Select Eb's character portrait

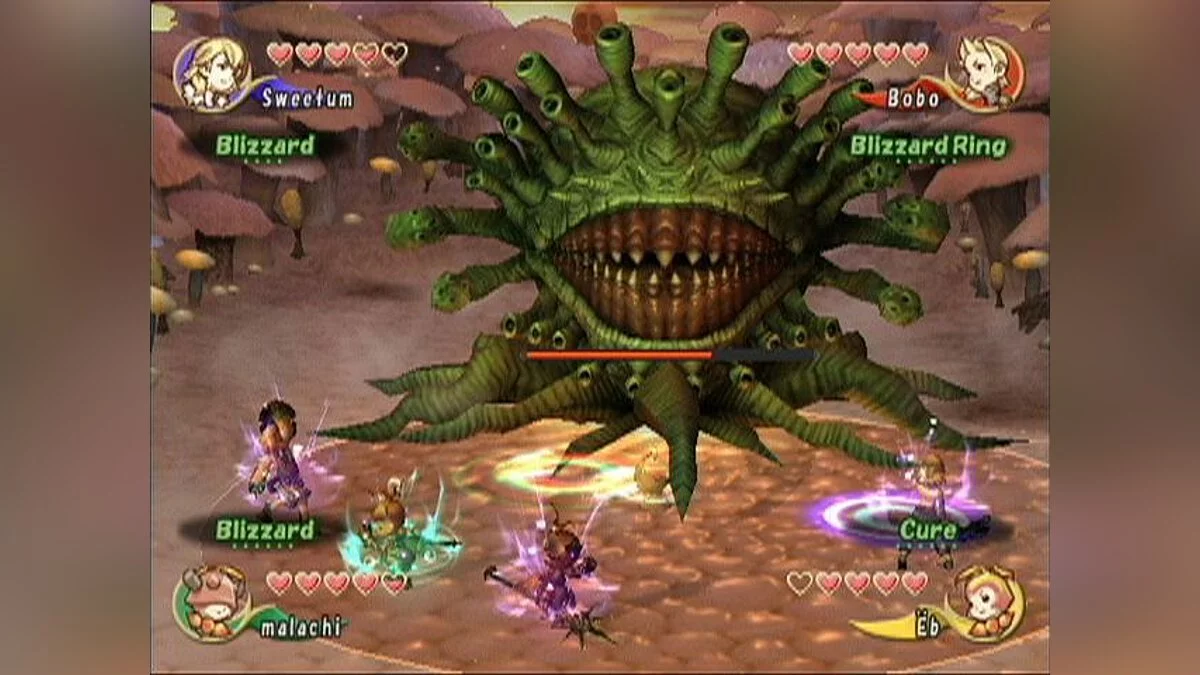[x=989, y=602]
